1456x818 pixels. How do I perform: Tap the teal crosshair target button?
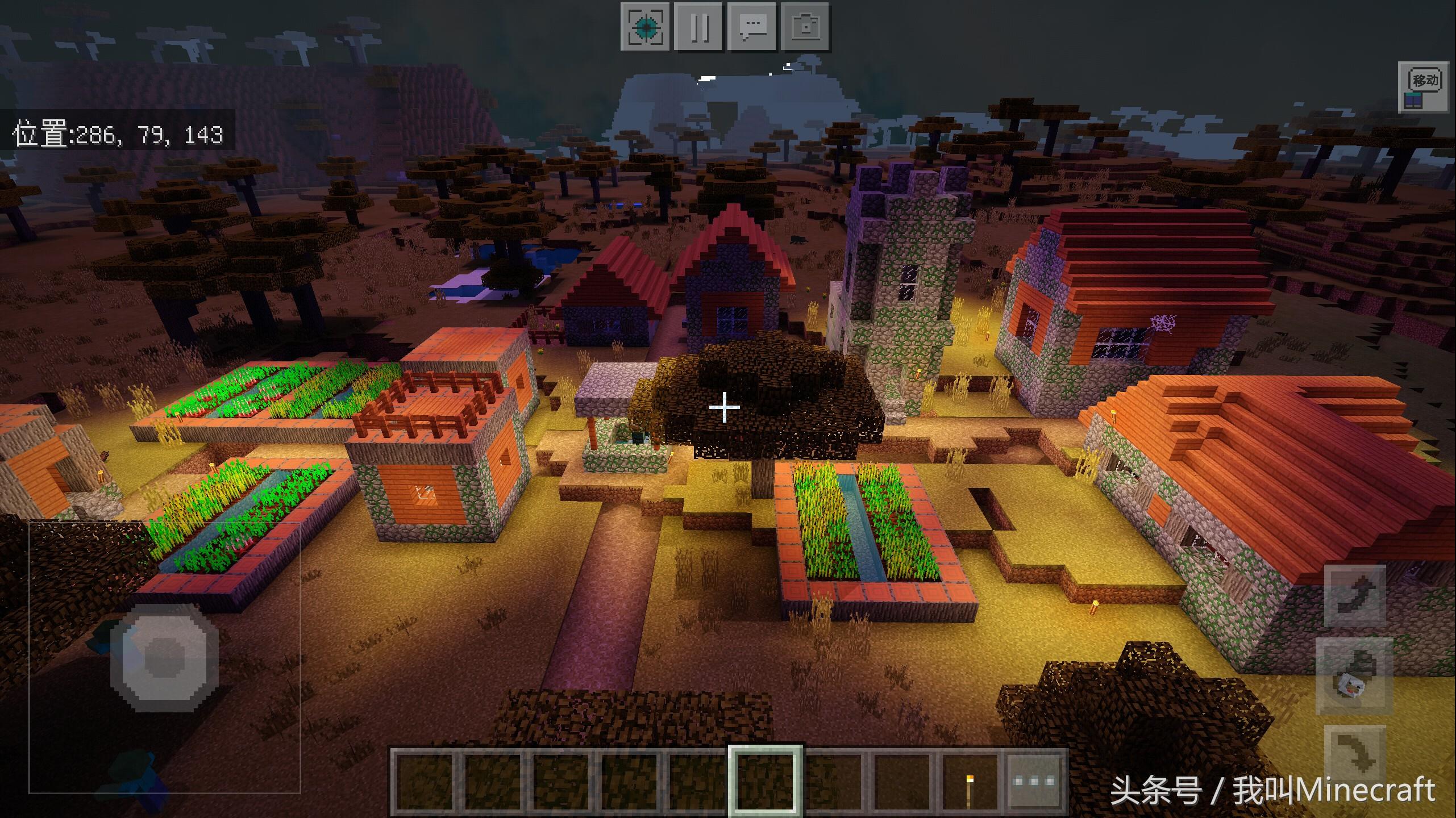644,27
